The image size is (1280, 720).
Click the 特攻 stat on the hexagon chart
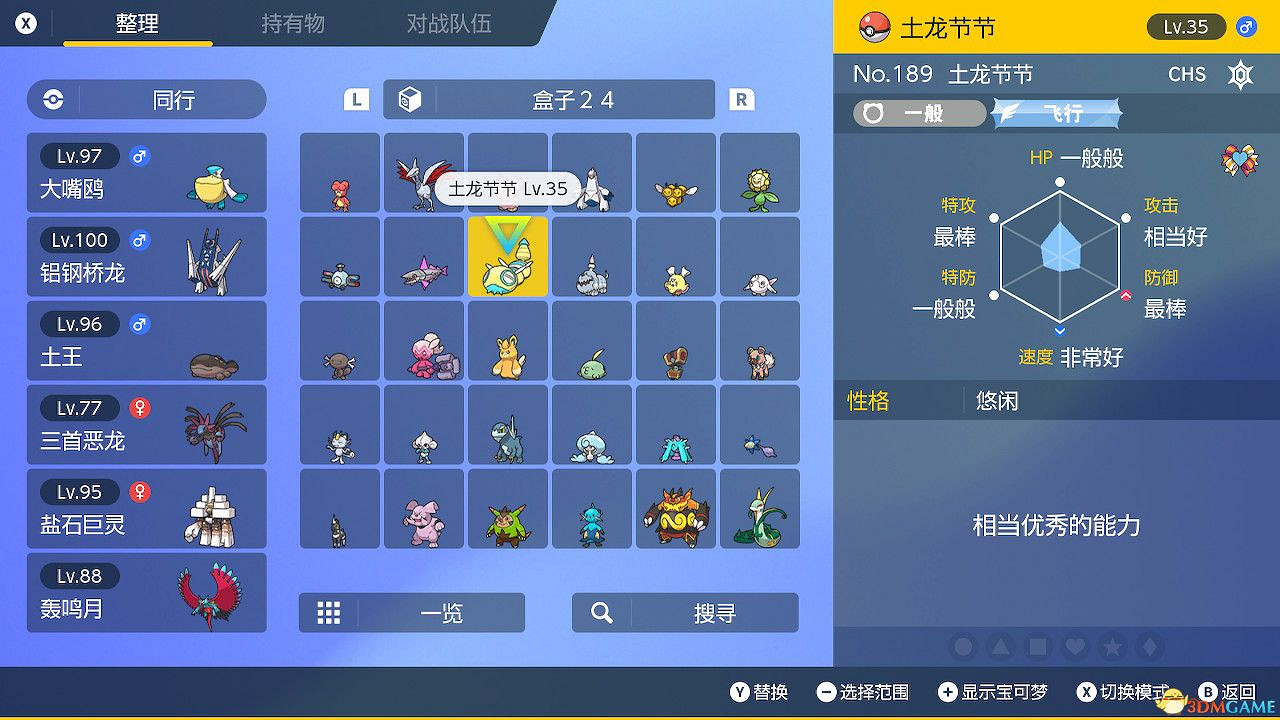pyautogui.click(x=958, y=206)
